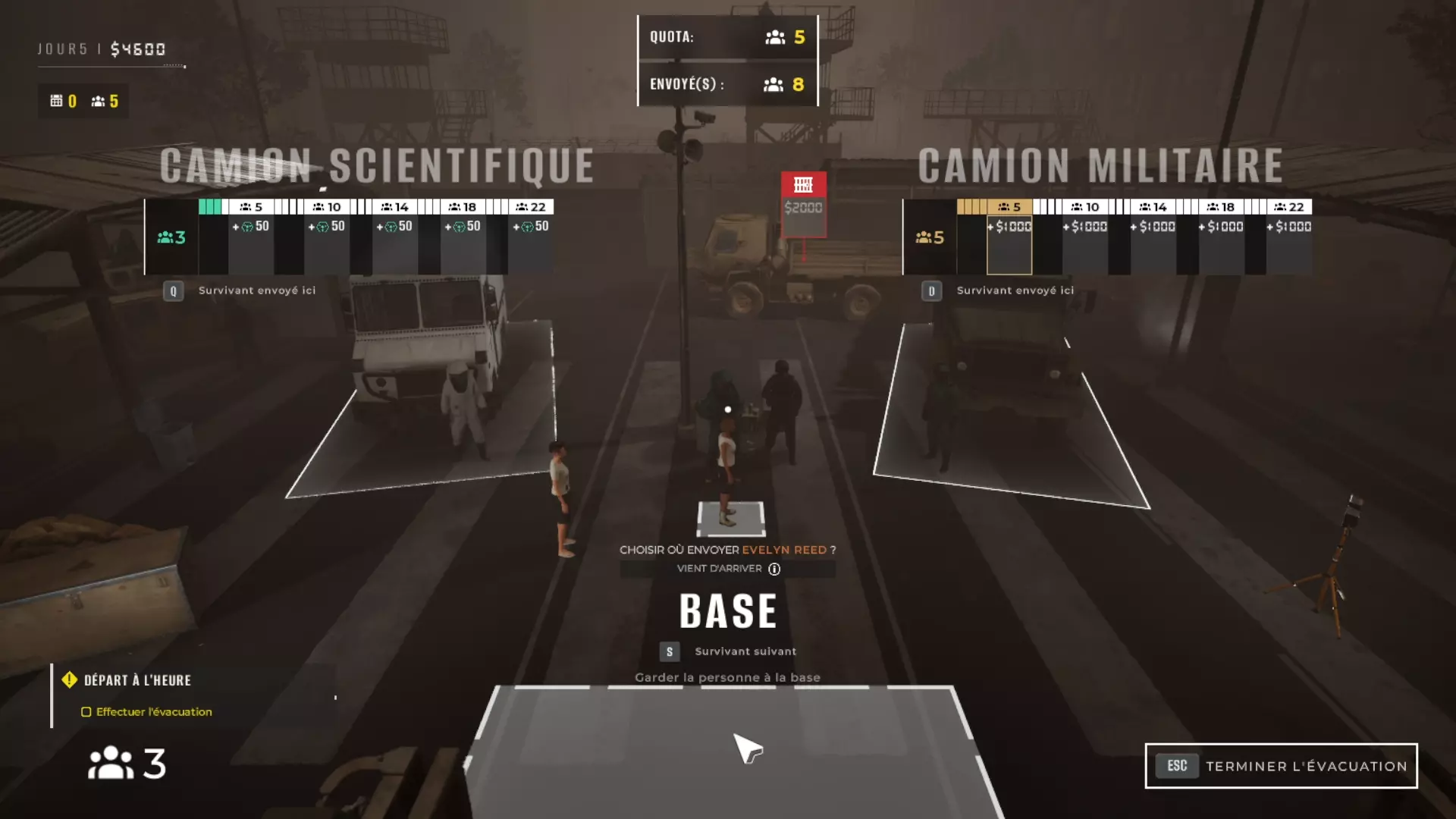Select the 14-survivor tier on the scientific truck
The width and height of the screenshot is (1456, 819).
click(394, 206)
